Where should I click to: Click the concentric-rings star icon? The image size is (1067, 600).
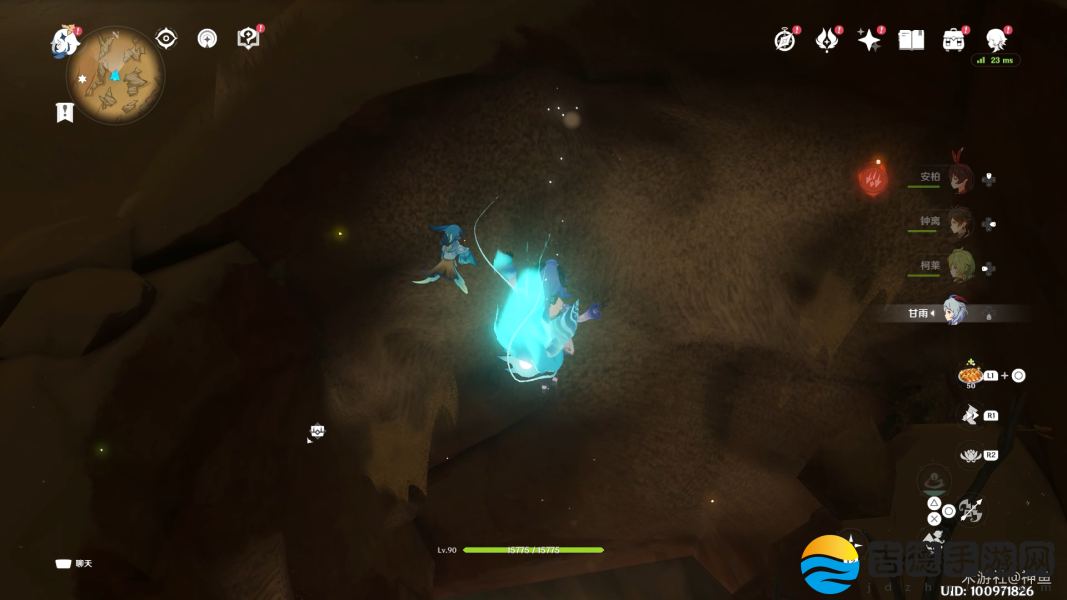[x=207, y=39]
